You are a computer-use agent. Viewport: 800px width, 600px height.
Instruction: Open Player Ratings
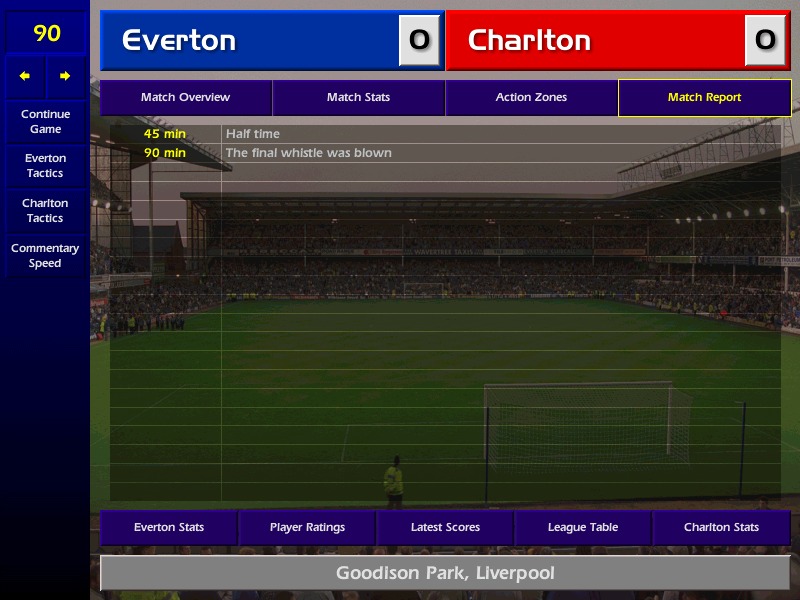[x=307, y=527]
